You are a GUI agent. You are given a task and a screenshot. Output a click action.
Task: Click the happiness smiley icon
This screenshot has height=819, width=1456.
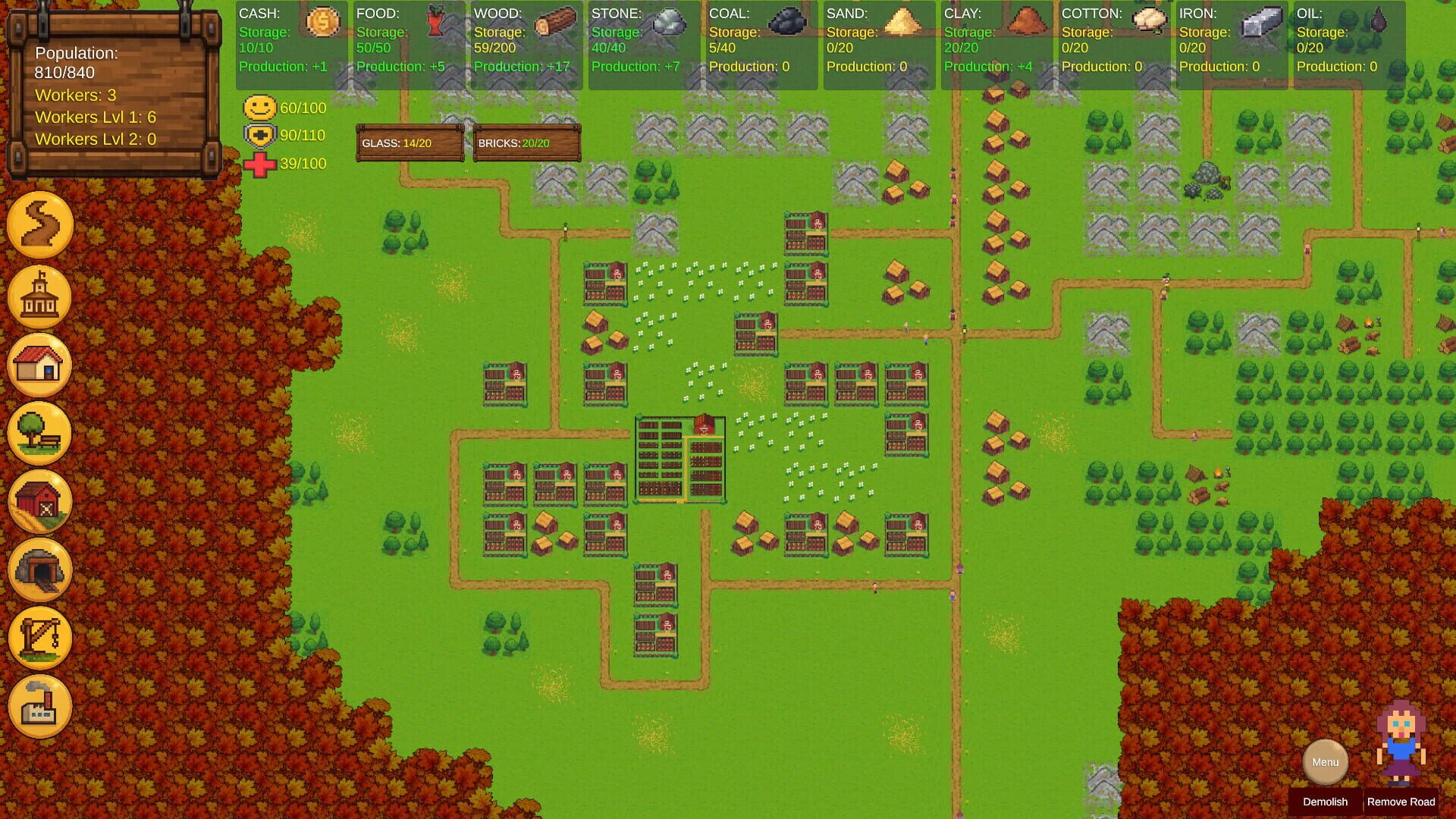point(259,108)
